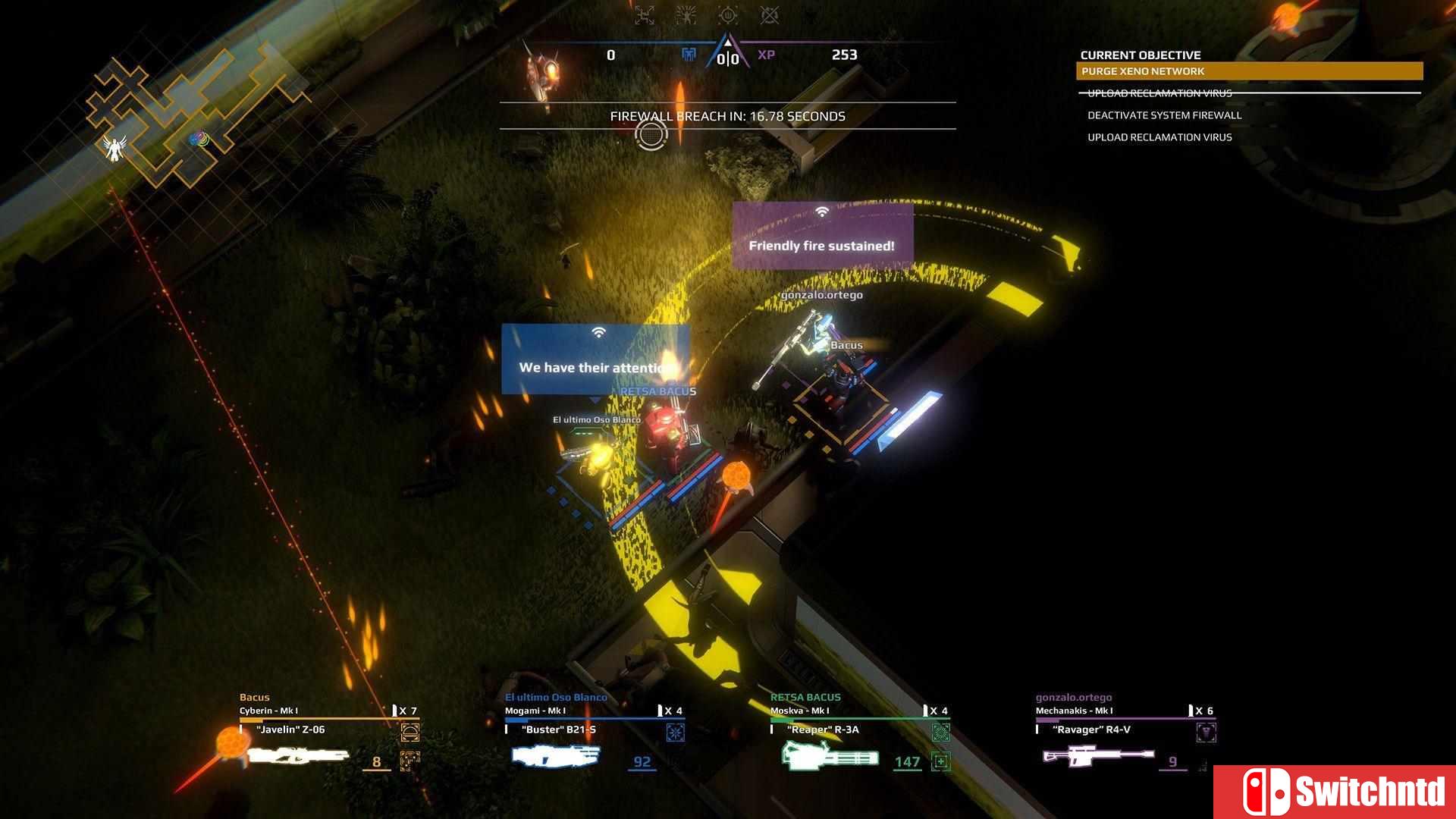Expand the CURRENT OBJECTIVE panel
This screenshot has height=819, width=1456.
tap(1140, 55)
